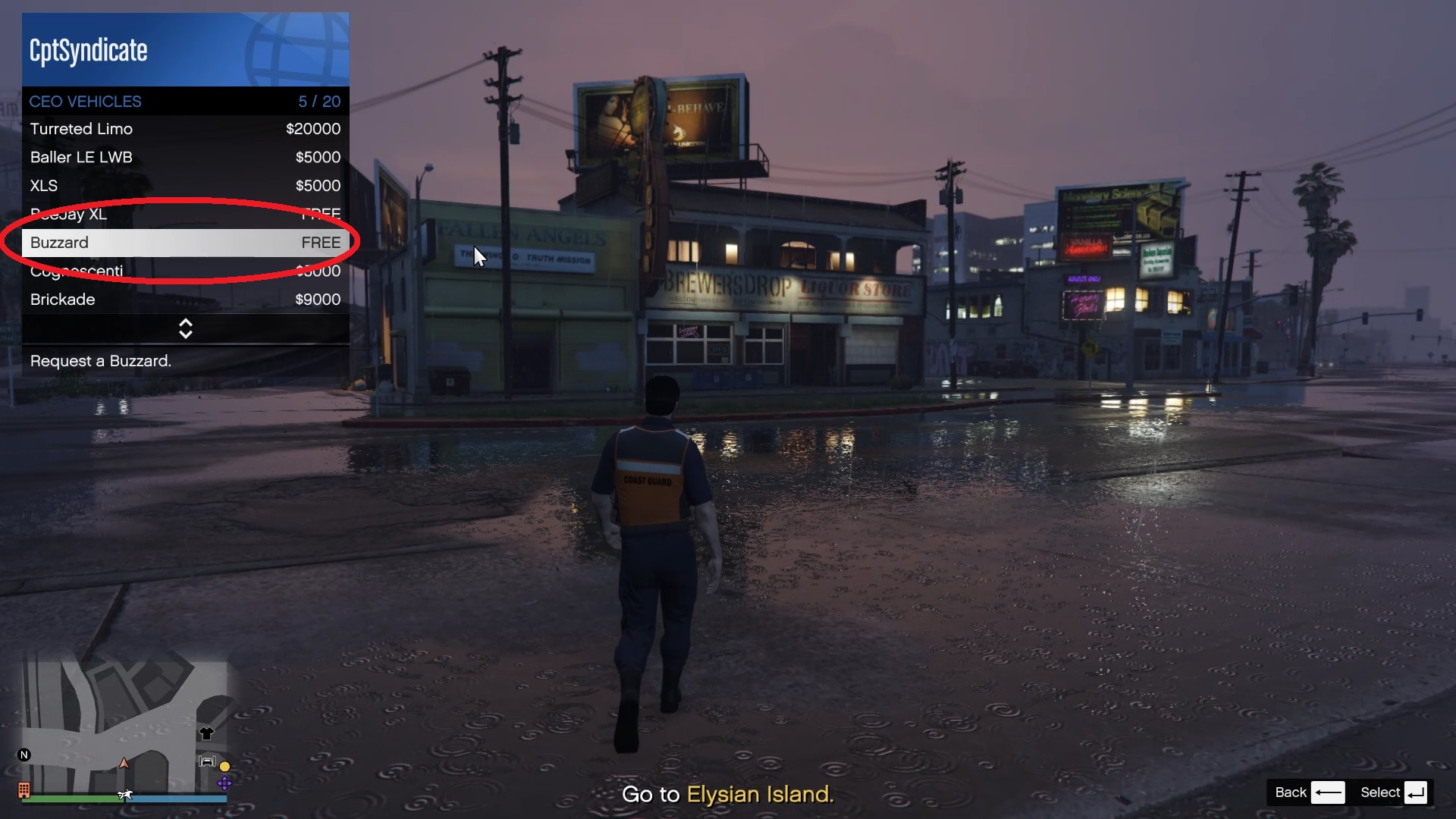This screenshot has height=819, width=1456.
Task: Click the mod shop car blip on minimap
Action: click(208, 761)
